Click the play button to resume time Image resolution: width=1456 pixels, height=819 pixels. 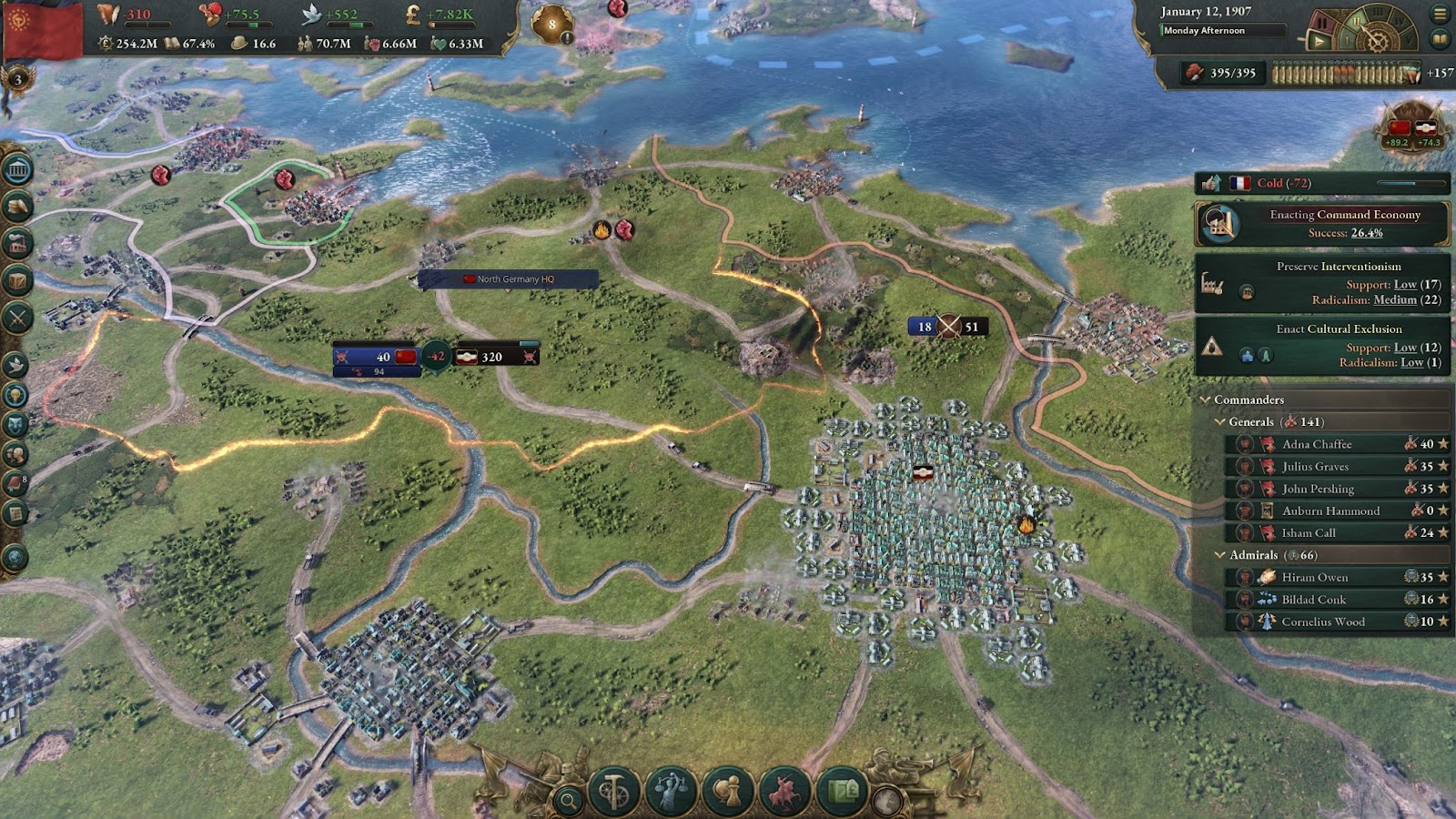coord(1319,40)
